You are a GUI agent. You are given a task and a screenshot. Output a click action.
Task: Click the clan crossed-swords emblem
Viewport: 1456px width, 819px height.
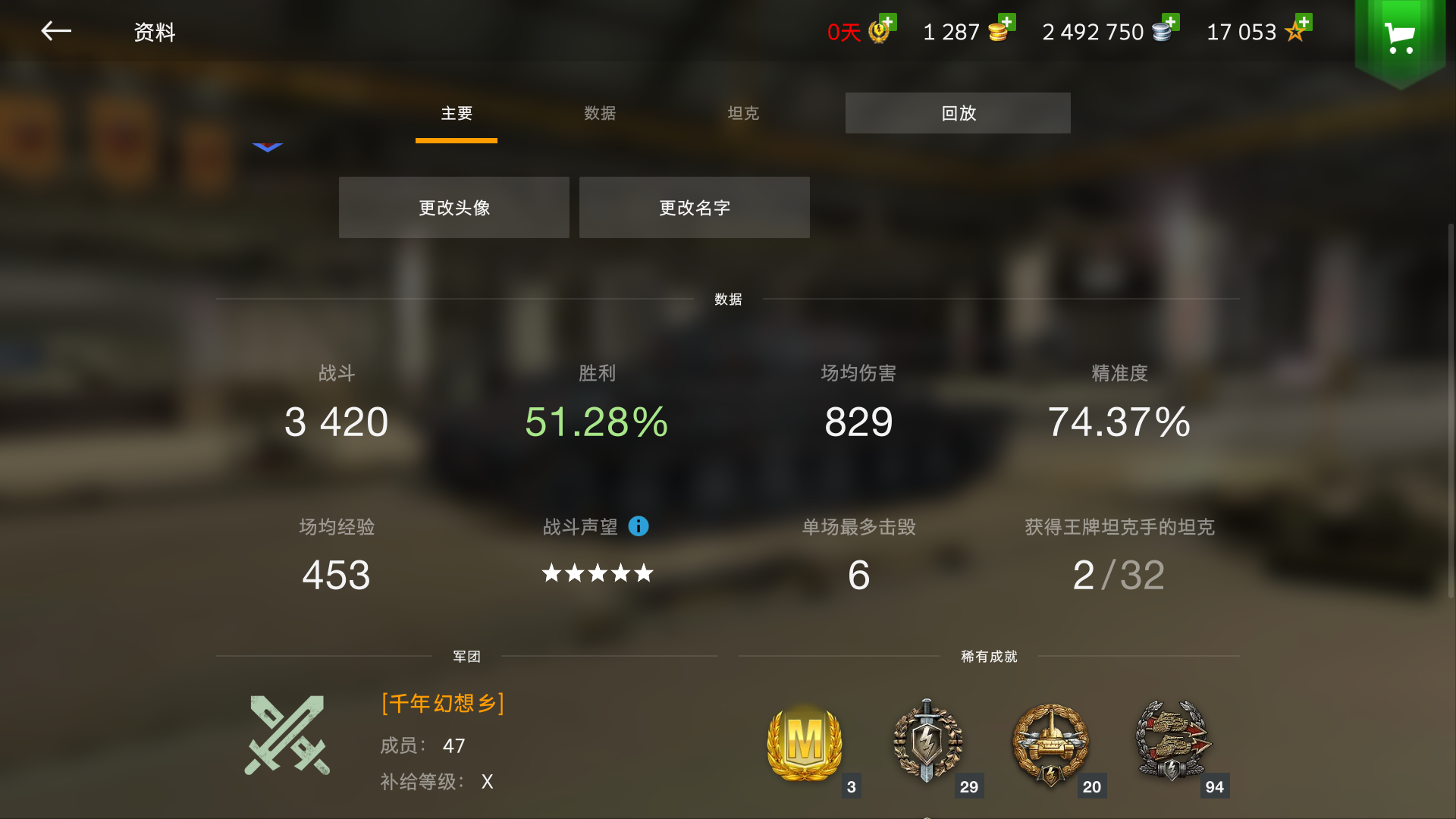290,736
